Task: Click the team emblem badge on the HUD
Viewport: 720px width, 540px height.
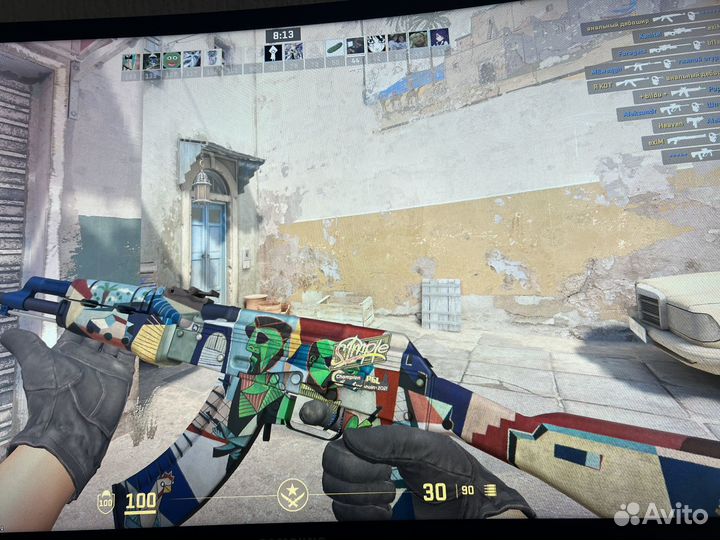Action: point(292,492)
